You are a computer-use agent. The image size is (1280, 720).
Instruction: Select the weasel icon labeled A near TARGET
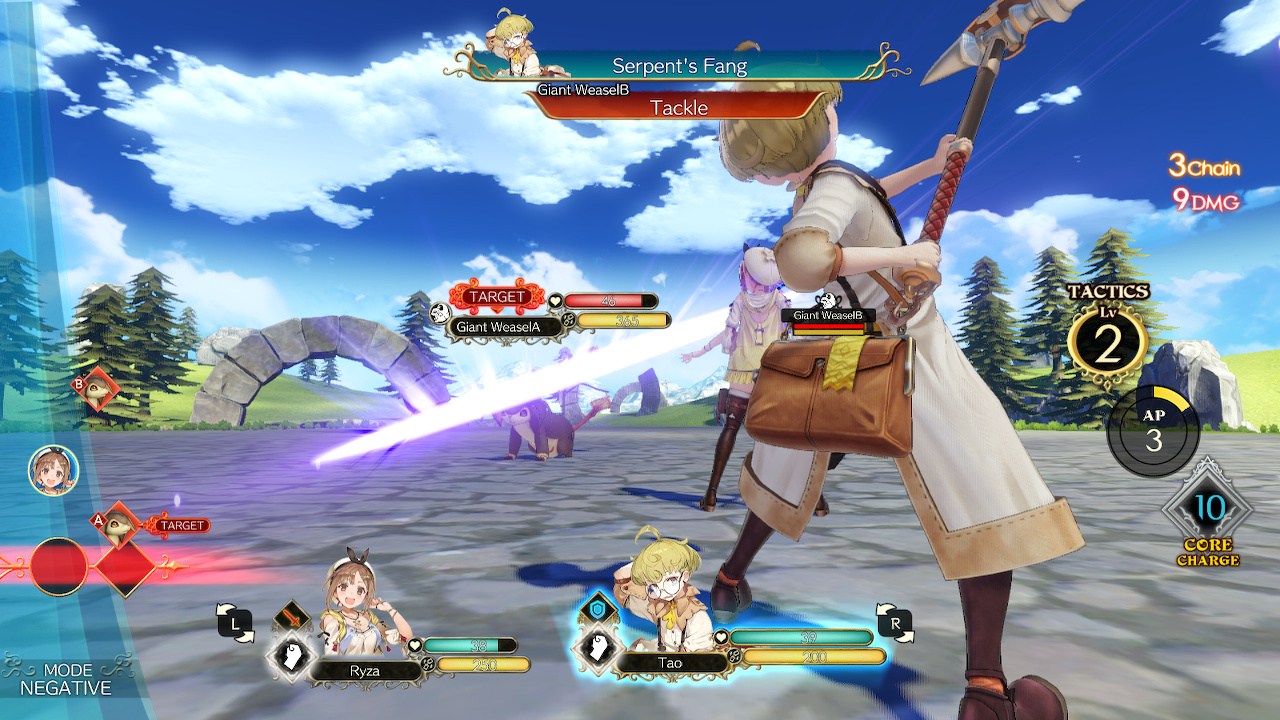pos(120,524)
